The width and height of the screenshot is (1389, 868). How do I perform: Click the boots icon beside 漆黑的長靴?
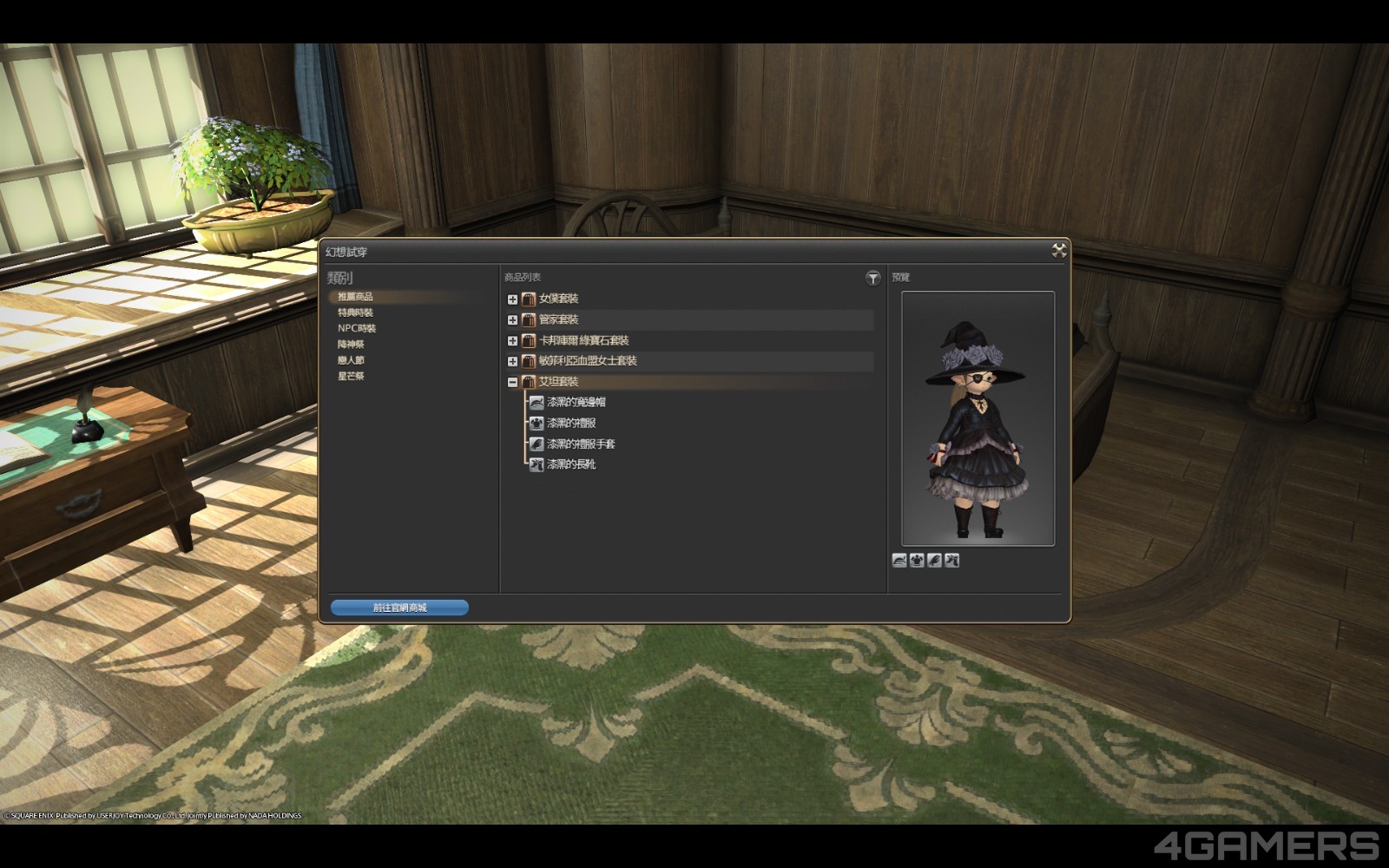[537, 465]
